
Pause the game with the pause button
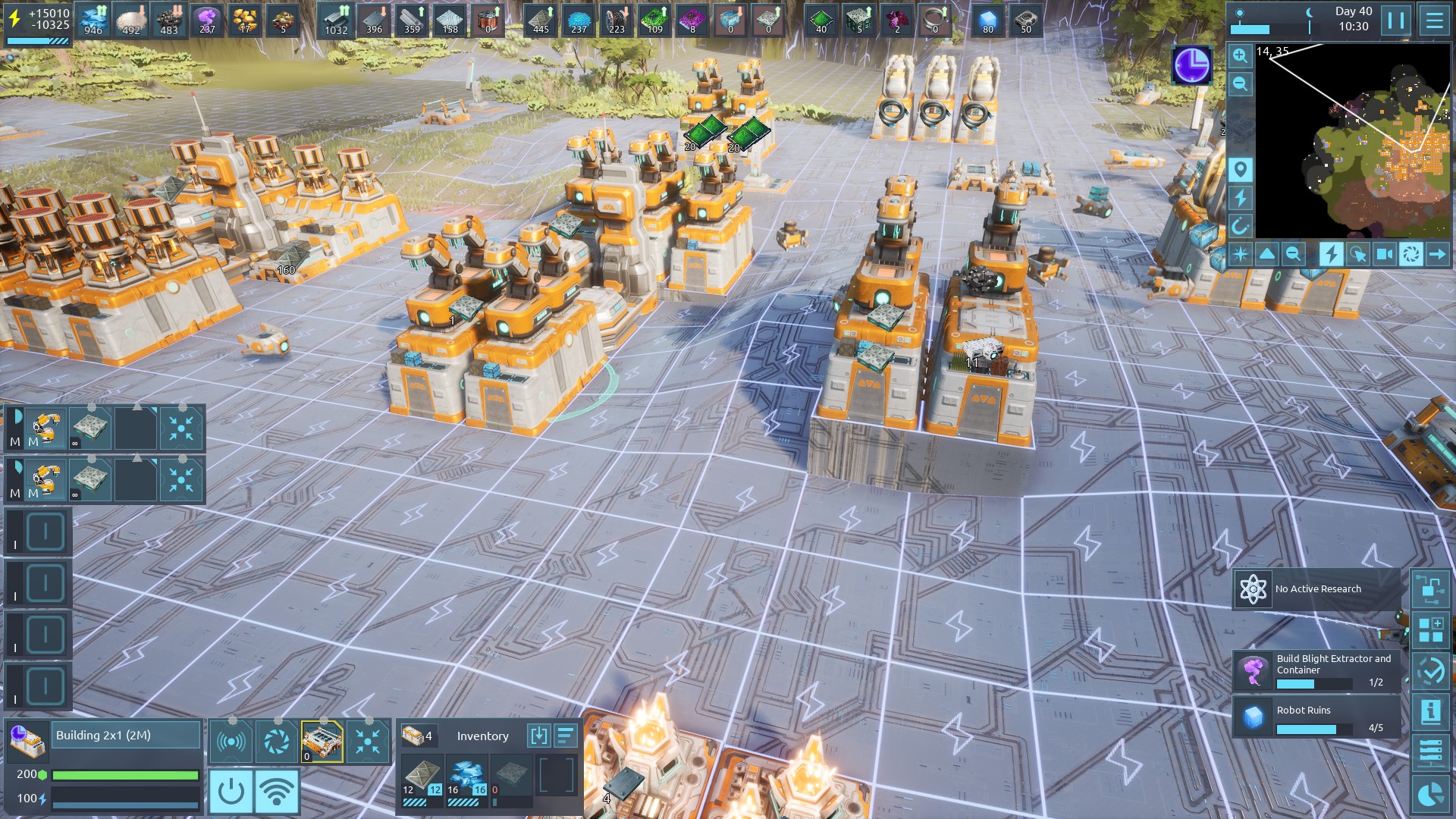click(1396, 20)
